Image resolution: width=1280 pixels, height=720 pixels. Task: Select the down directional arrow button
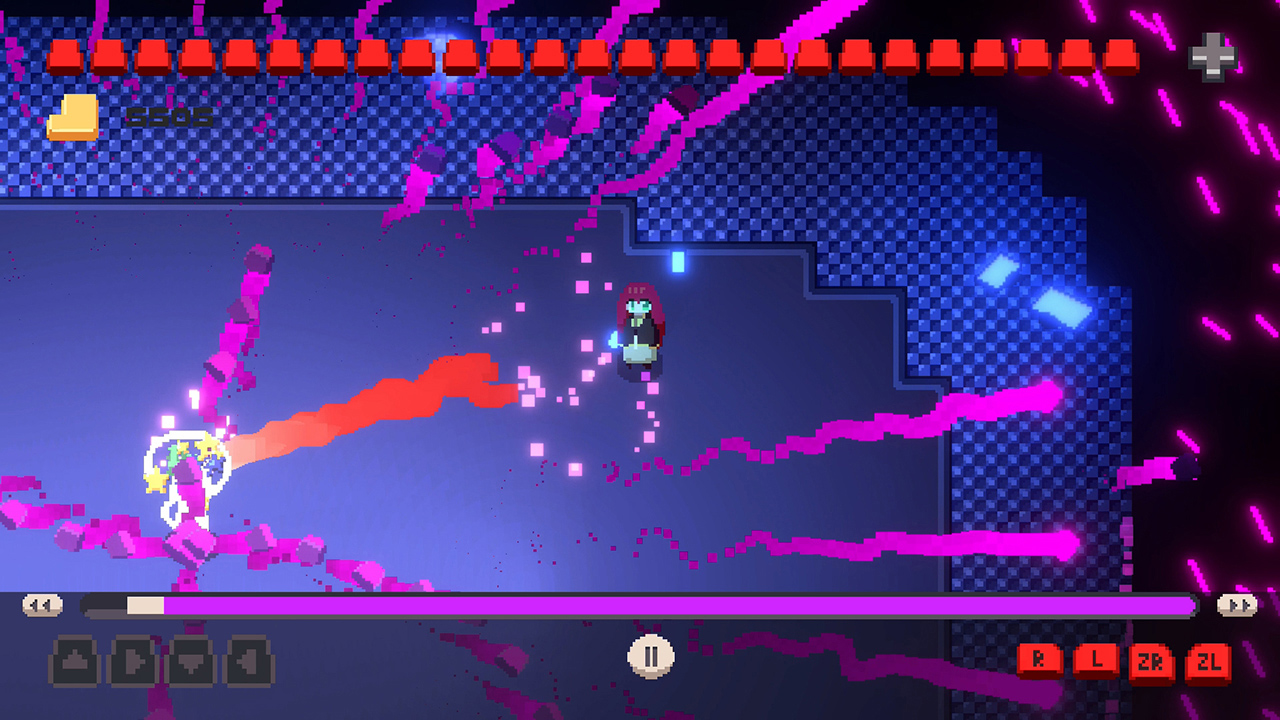pyautogui.click(x=190, y=660)
